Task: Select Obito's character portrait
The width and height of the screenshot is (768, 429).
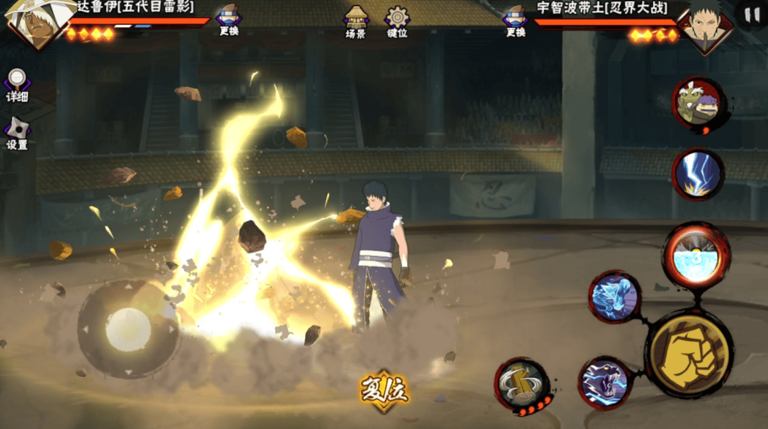Action: click(708, 26)
